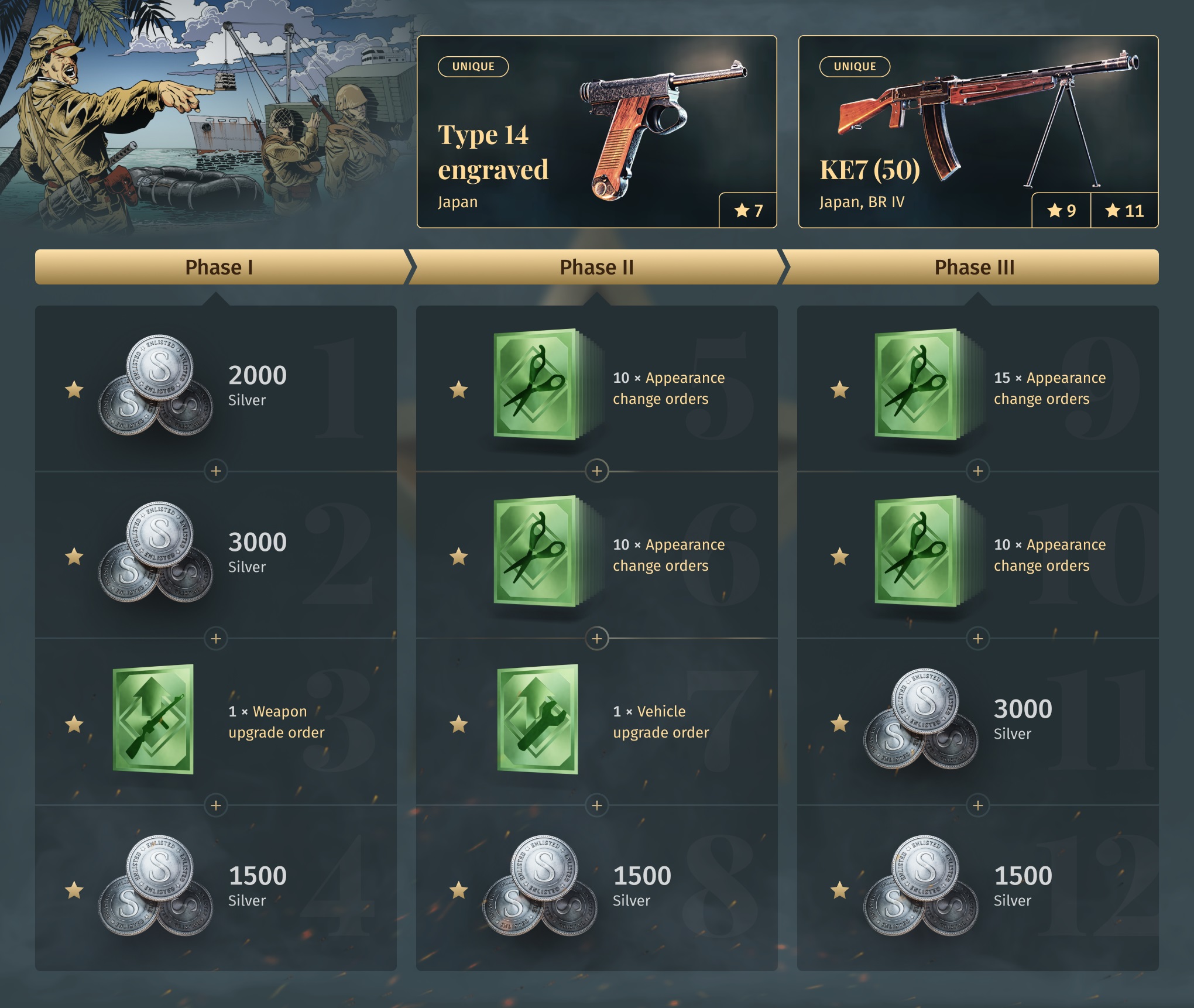Click the star 9 badge
The height and width of the screenshot is (1008, 1194).
[1061, 210]
